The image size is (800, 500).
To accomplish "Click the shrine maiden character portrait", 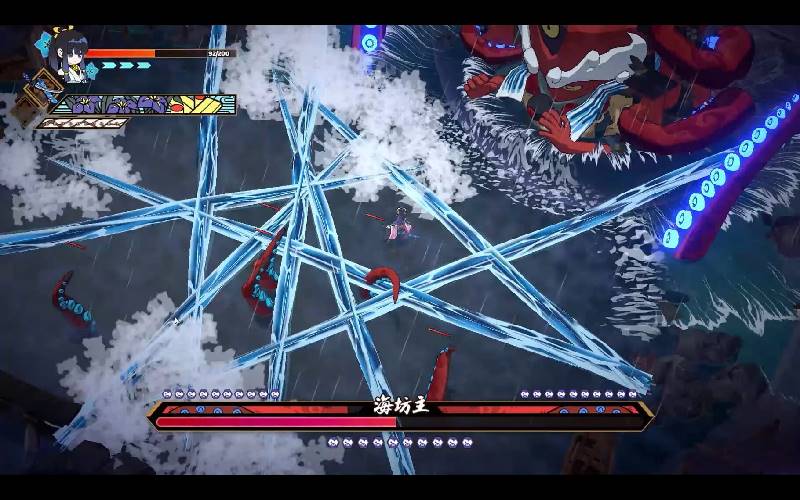I will click(72, 55).
